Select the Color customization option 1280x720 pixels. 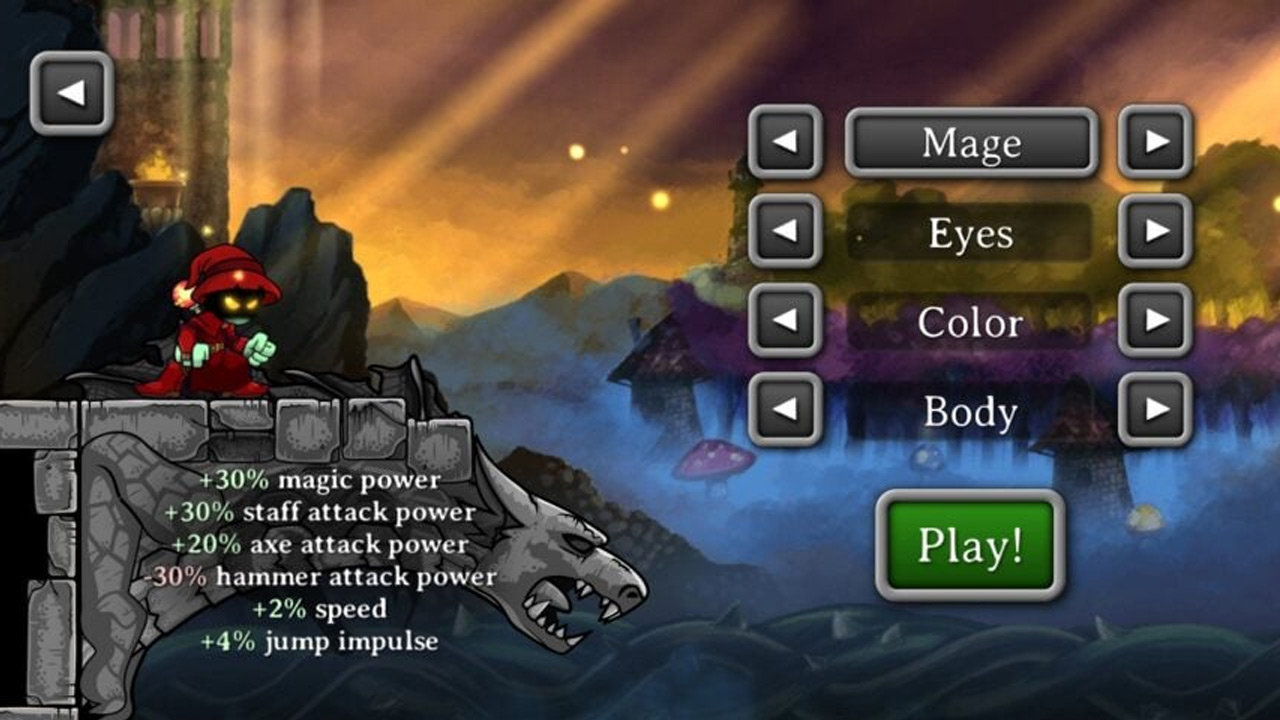pyautogui.click(x=971, y=322)
